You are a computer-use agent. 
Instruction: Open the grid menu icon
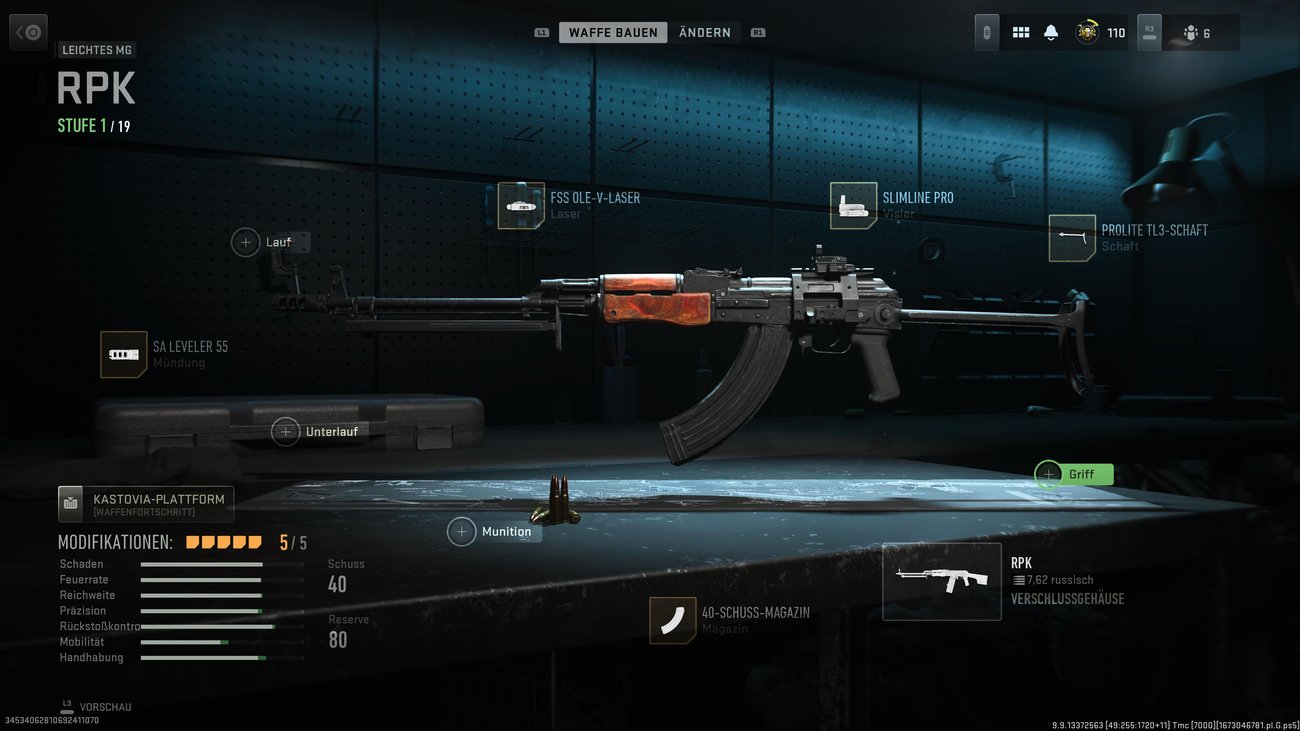pos(1021,33)
